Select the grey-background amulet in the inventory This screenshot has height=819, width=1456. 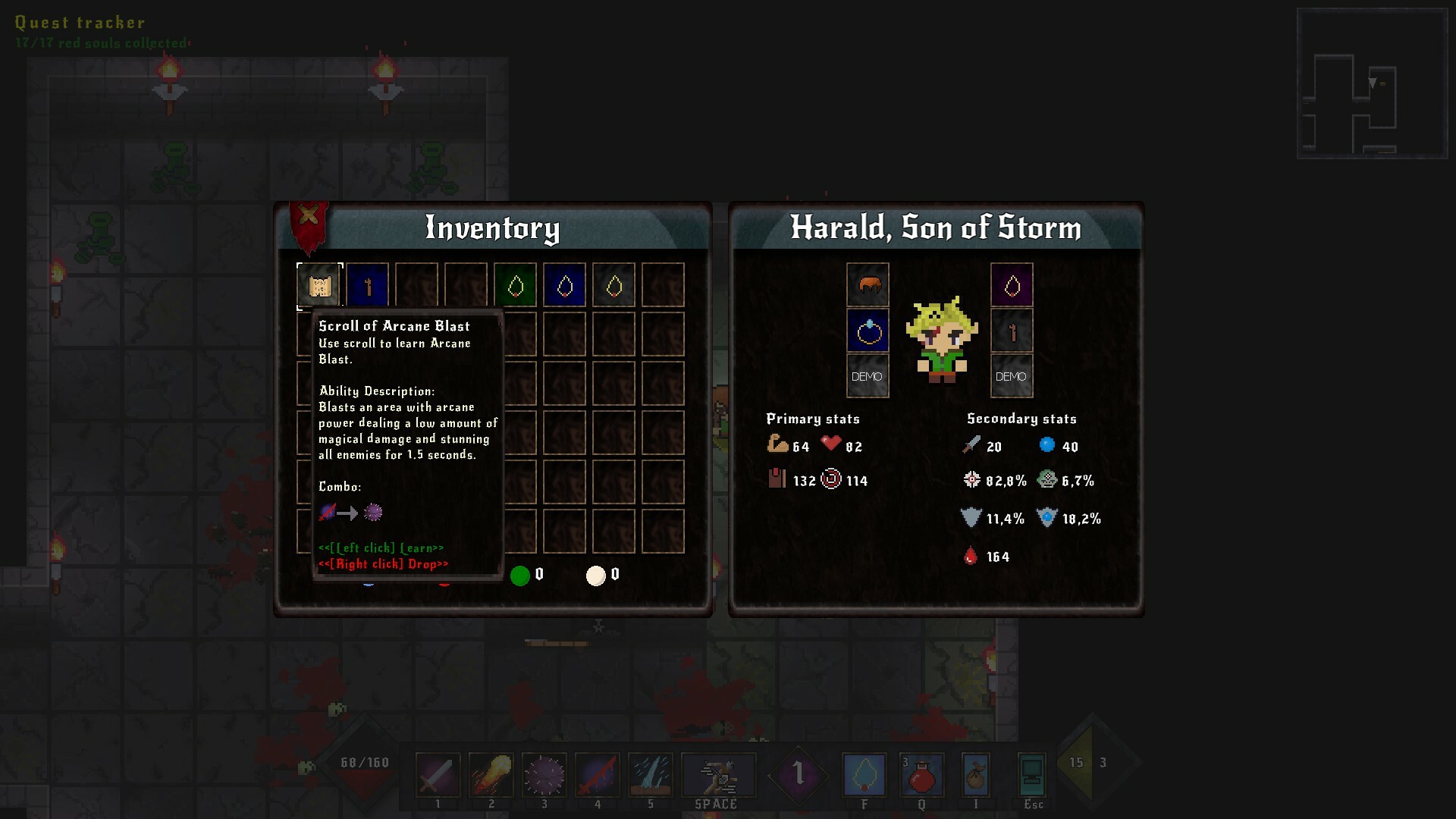click(614, 286)
